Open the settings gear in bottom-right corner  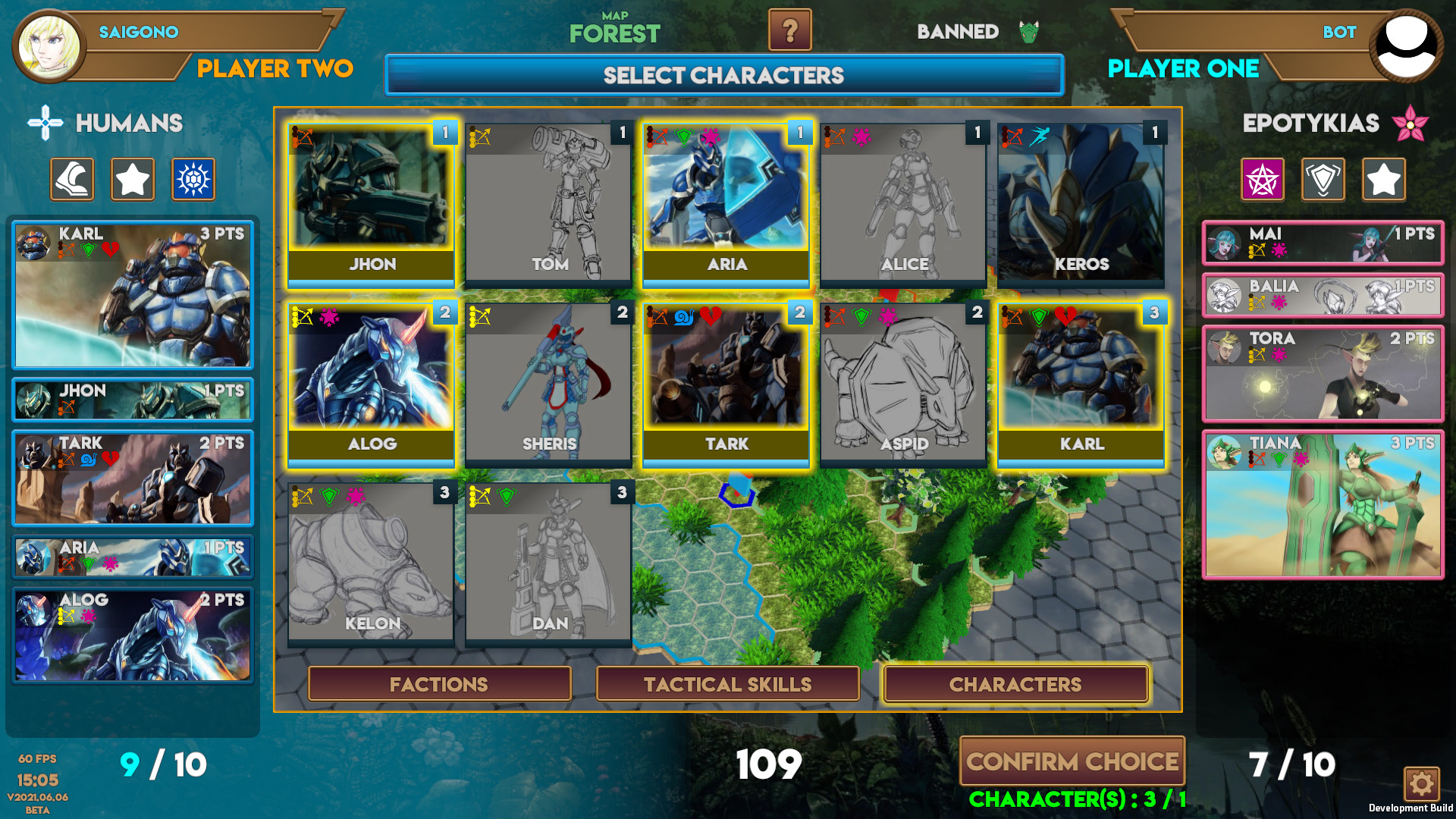[1421, 786]
